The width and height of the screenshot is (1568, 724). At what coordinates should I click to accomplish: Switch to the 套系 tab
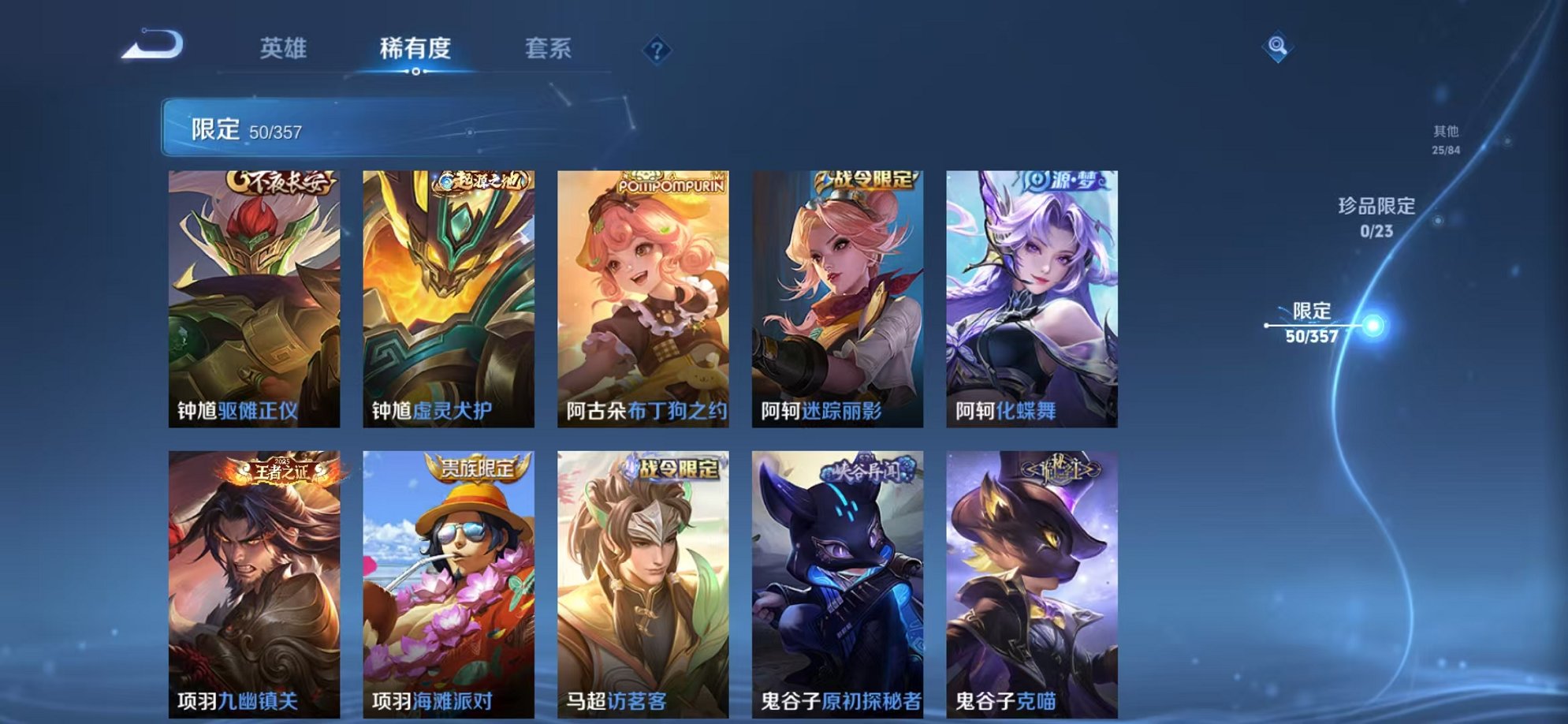pos(549,48)
